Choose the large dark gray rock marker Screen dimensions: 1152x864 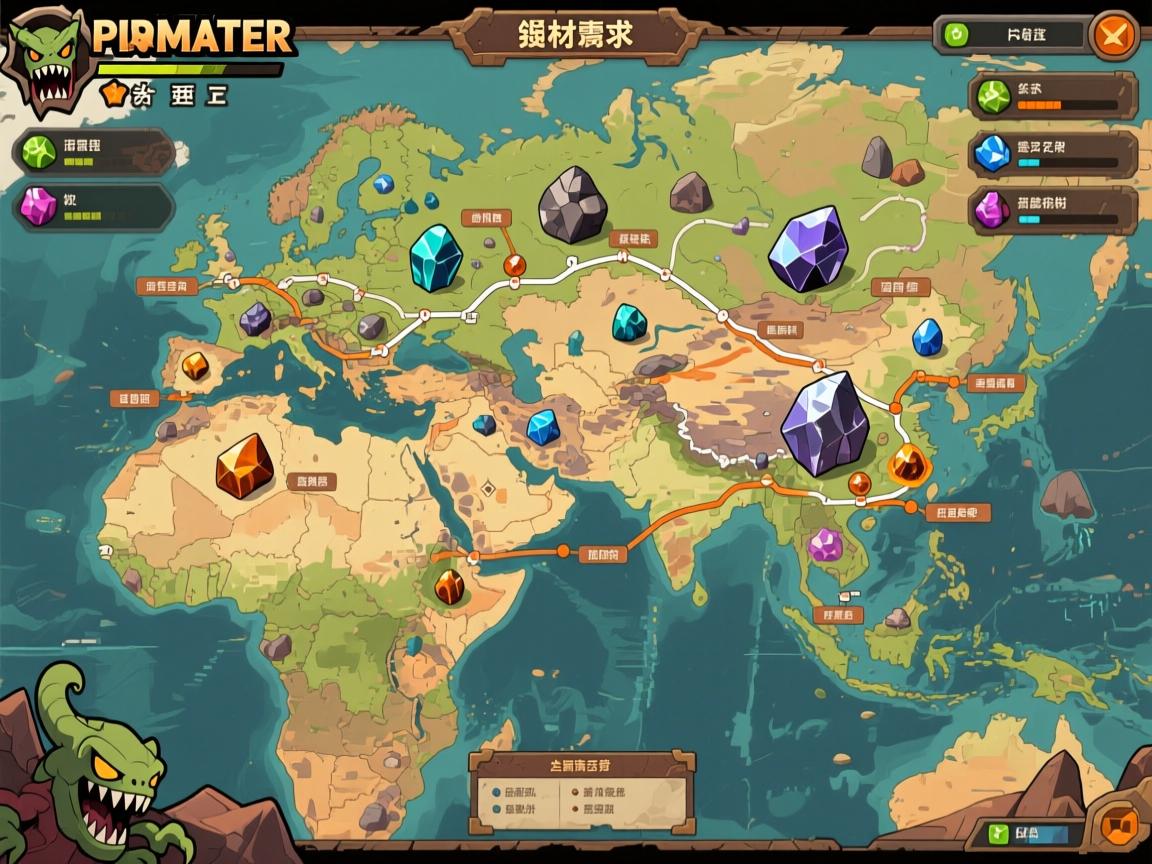click(x=572, y=205)
